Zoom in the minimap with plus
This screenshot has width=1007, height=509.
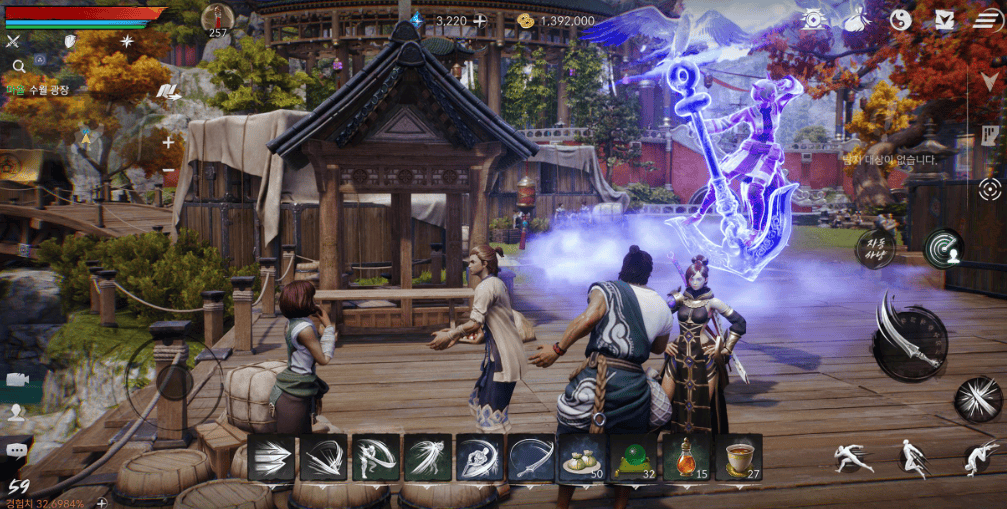click(x=168, y=142)
